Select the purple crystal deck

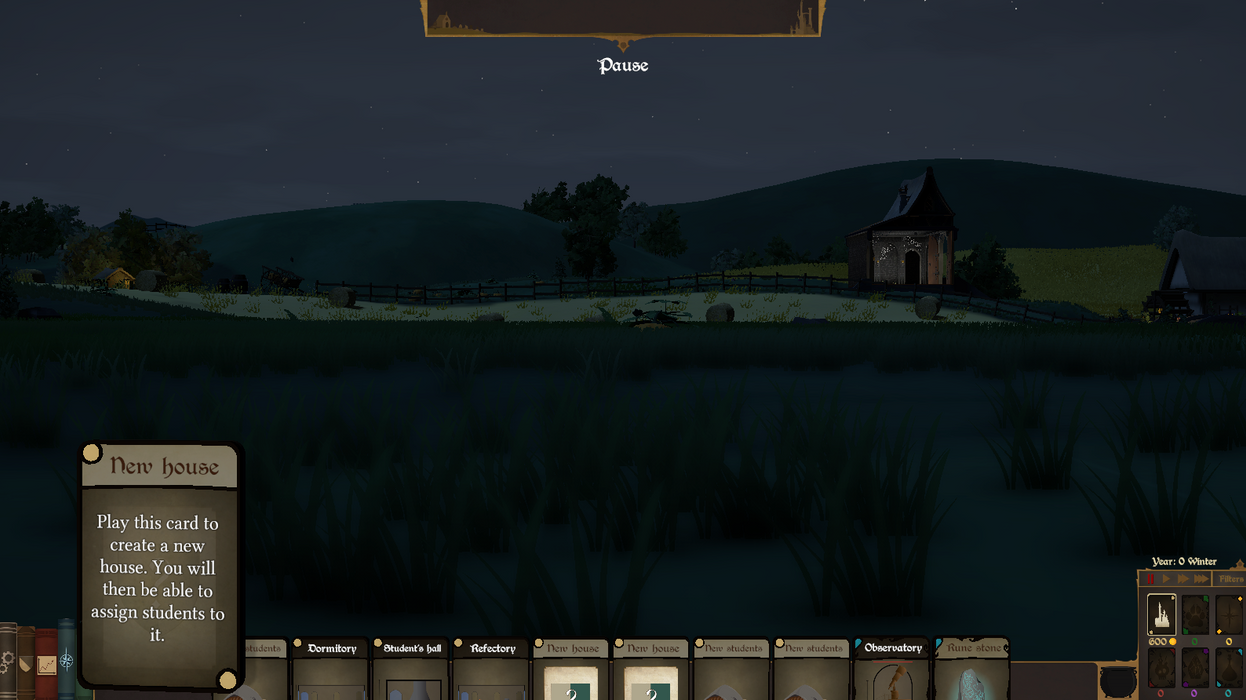tap(1195, 666)
